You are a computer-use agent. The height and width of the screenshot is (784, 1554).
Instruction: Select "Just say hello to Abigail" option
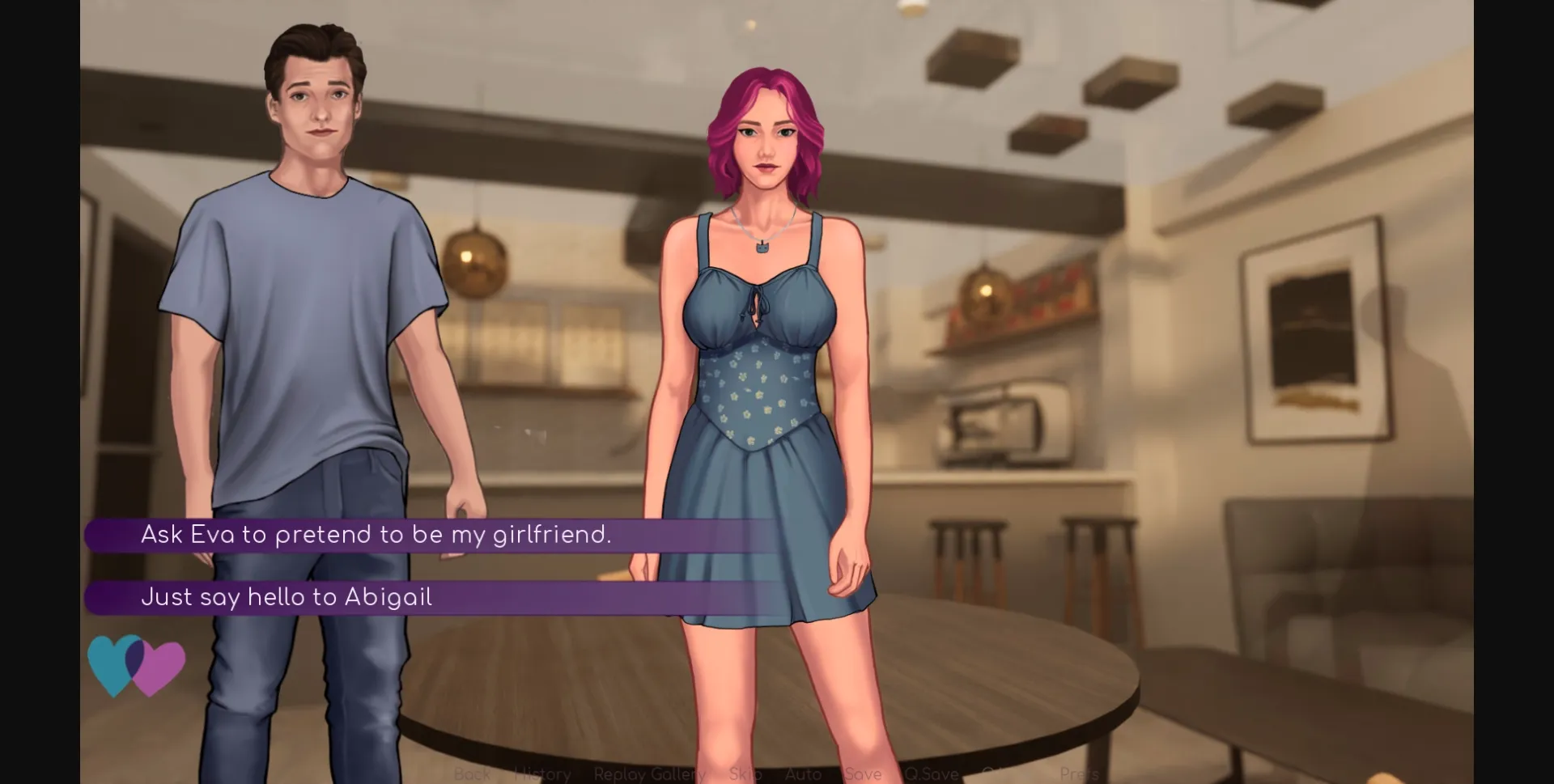point(287,597)
